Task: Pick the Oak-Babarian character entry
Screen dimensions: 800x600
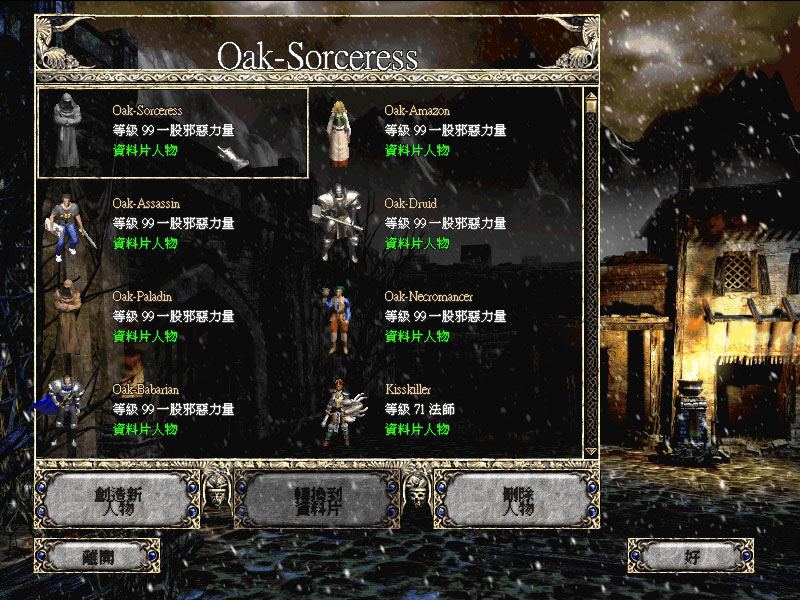Action: (x=172, y=410)
